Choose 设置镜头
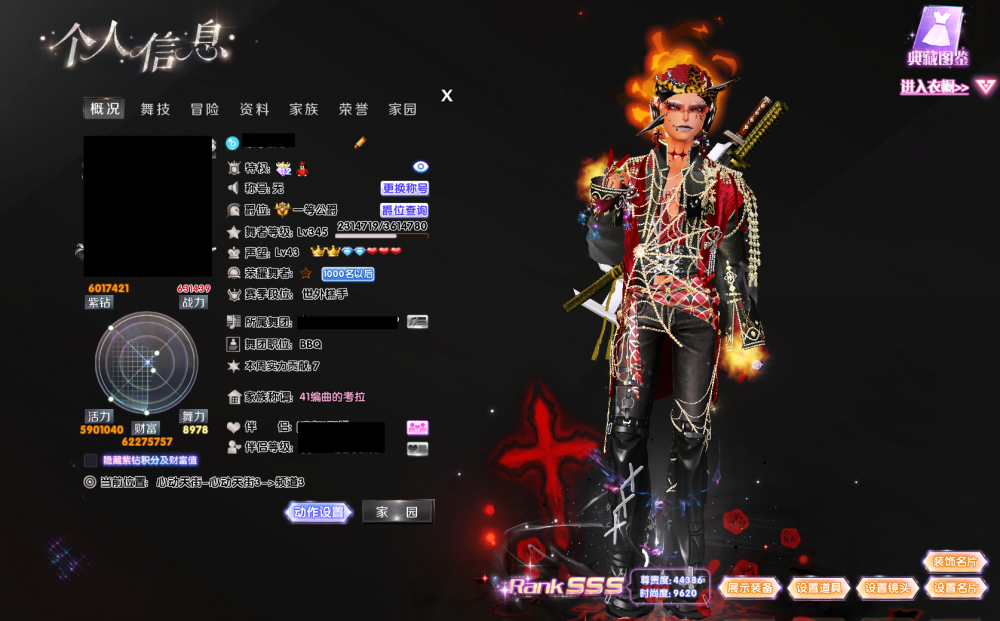Image resolution: width=1000 pixels, height=621 pixels. 887,588
